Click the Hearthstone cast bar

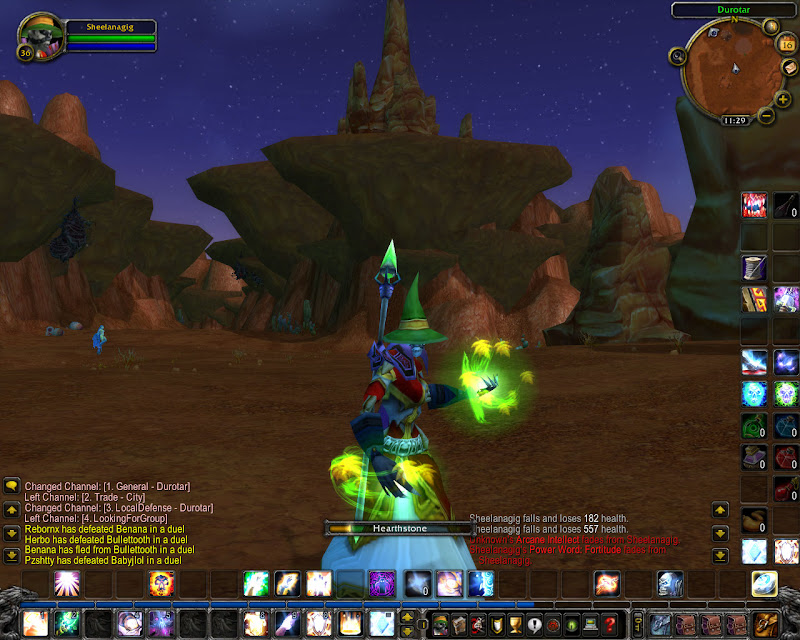[x=399, y=527]
